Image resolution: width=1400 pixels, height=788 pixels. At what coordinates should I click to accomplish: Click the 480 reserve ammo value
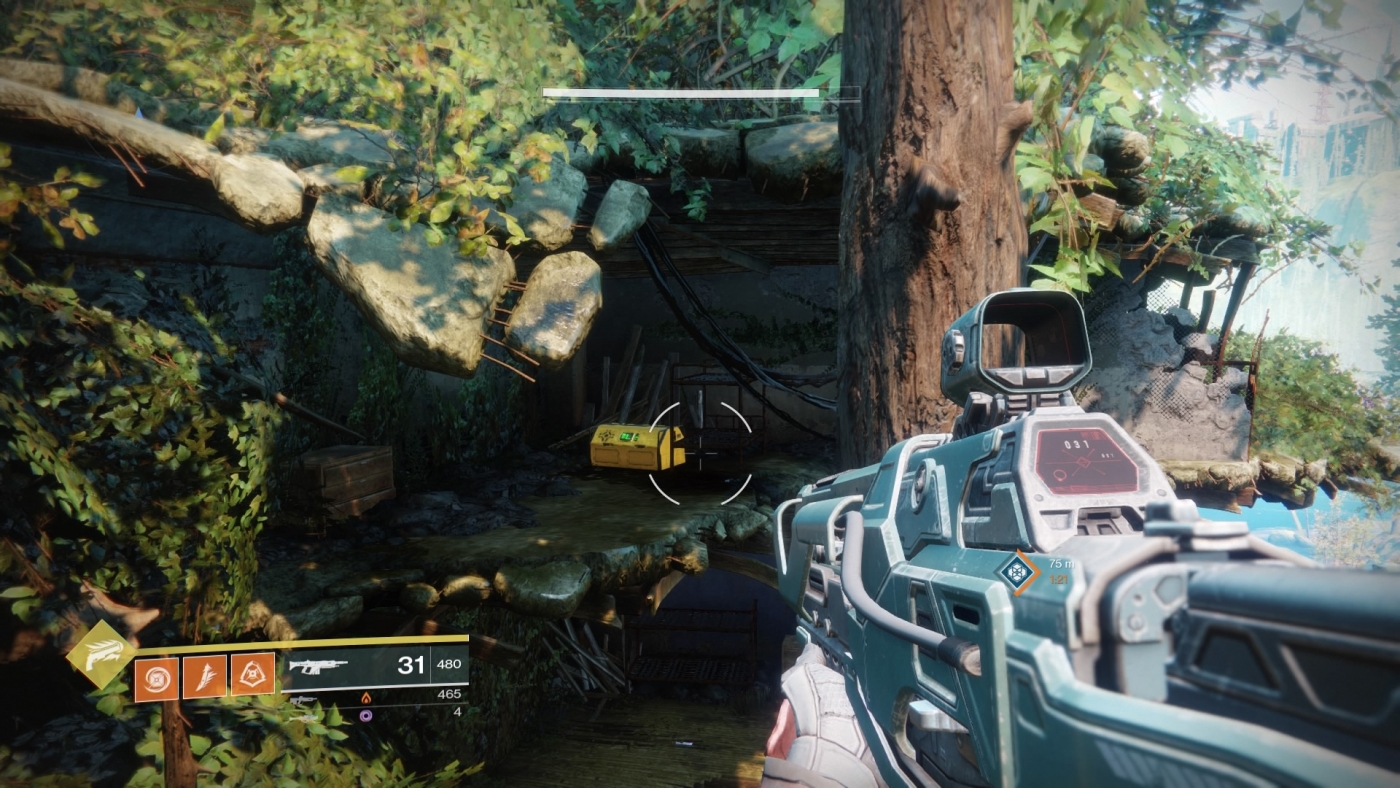coord(449,663)
